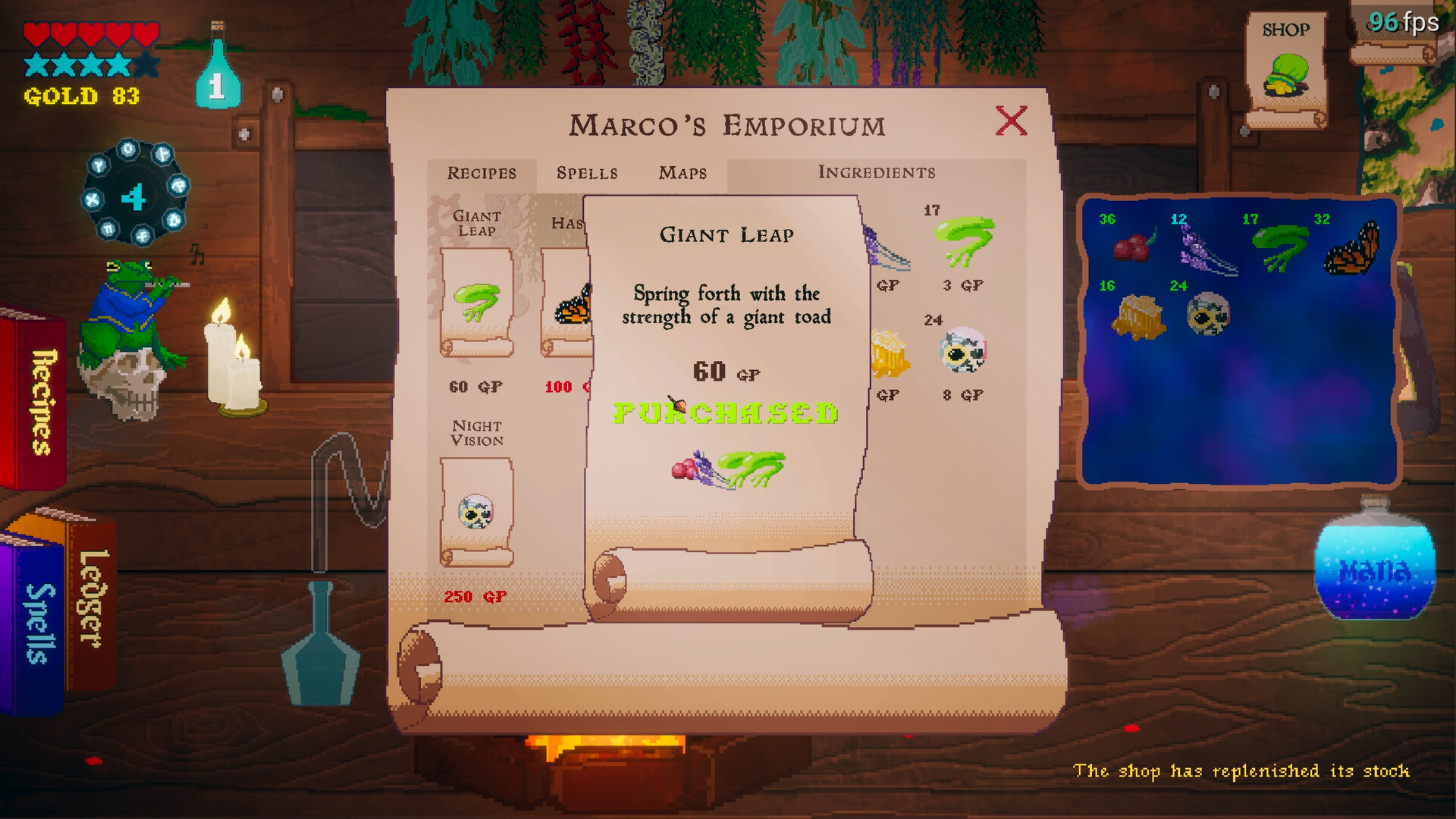Switch to the Spells tab
Image resolution: width=1456 pixels, height=819 pixels.
tap(588, 173)
